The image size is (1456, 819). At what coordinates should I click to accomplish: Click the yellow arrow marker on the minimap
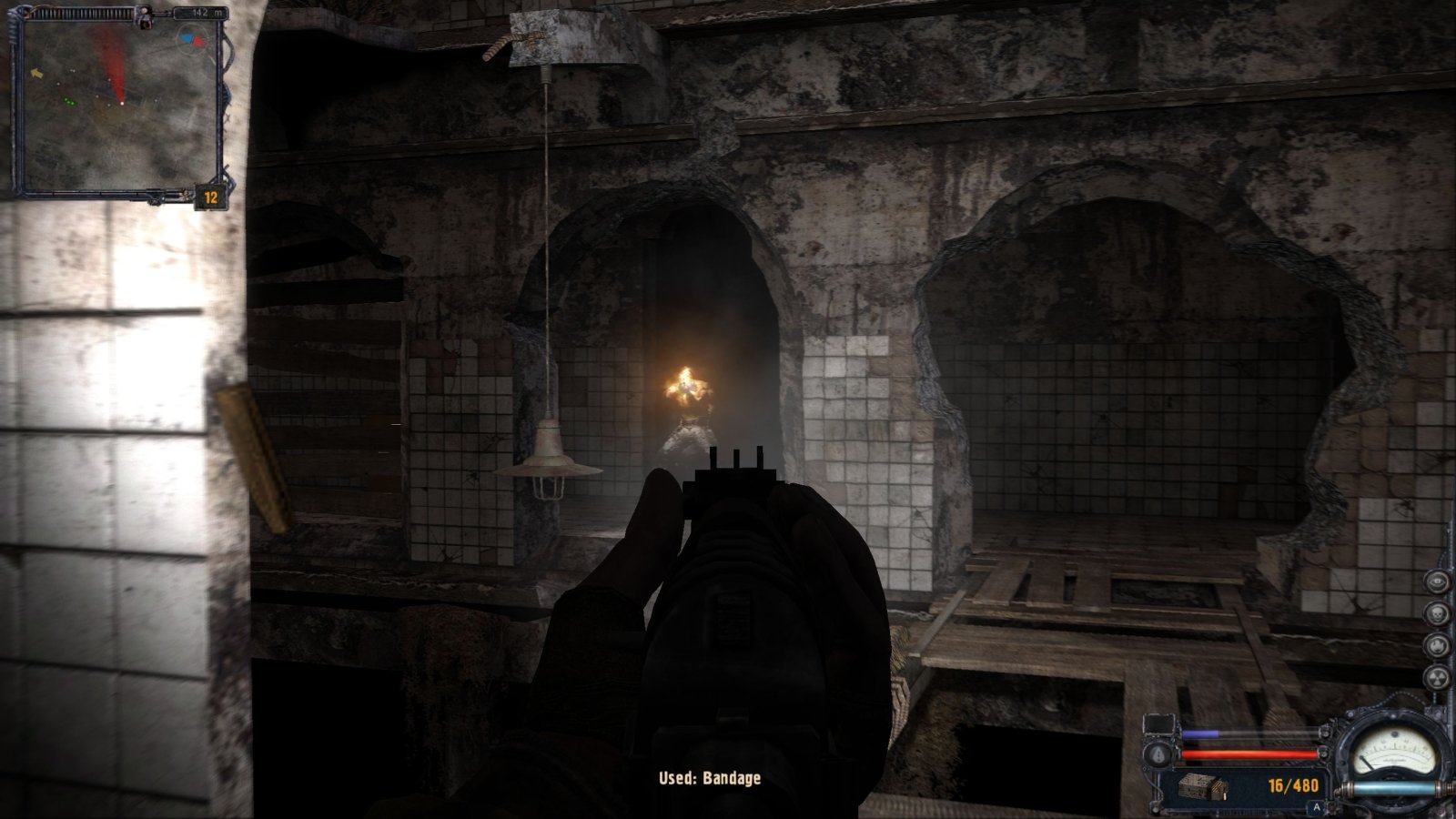coord(37,73)
